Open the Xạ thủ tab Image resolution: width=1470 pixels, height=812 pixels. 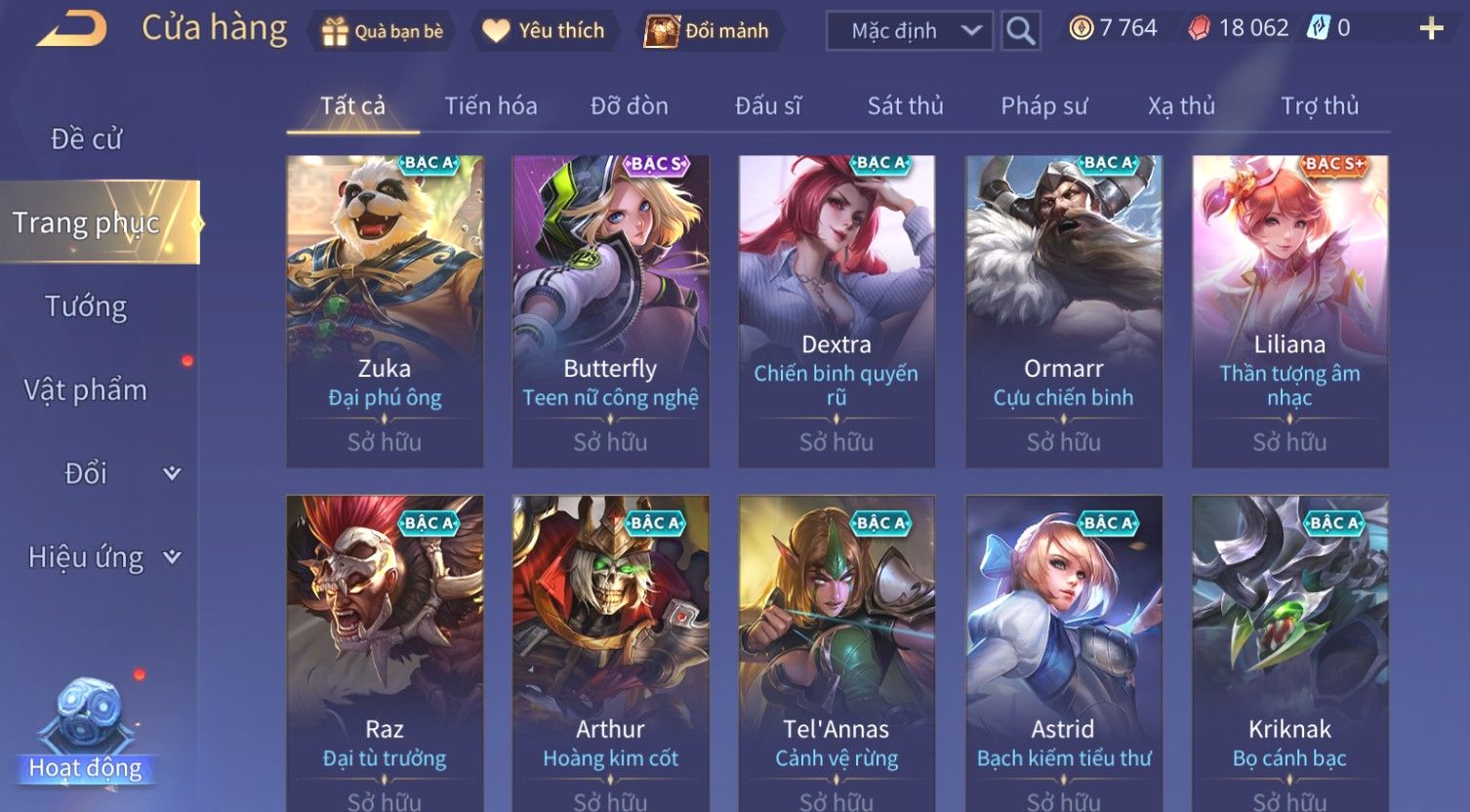(1182, 105)
